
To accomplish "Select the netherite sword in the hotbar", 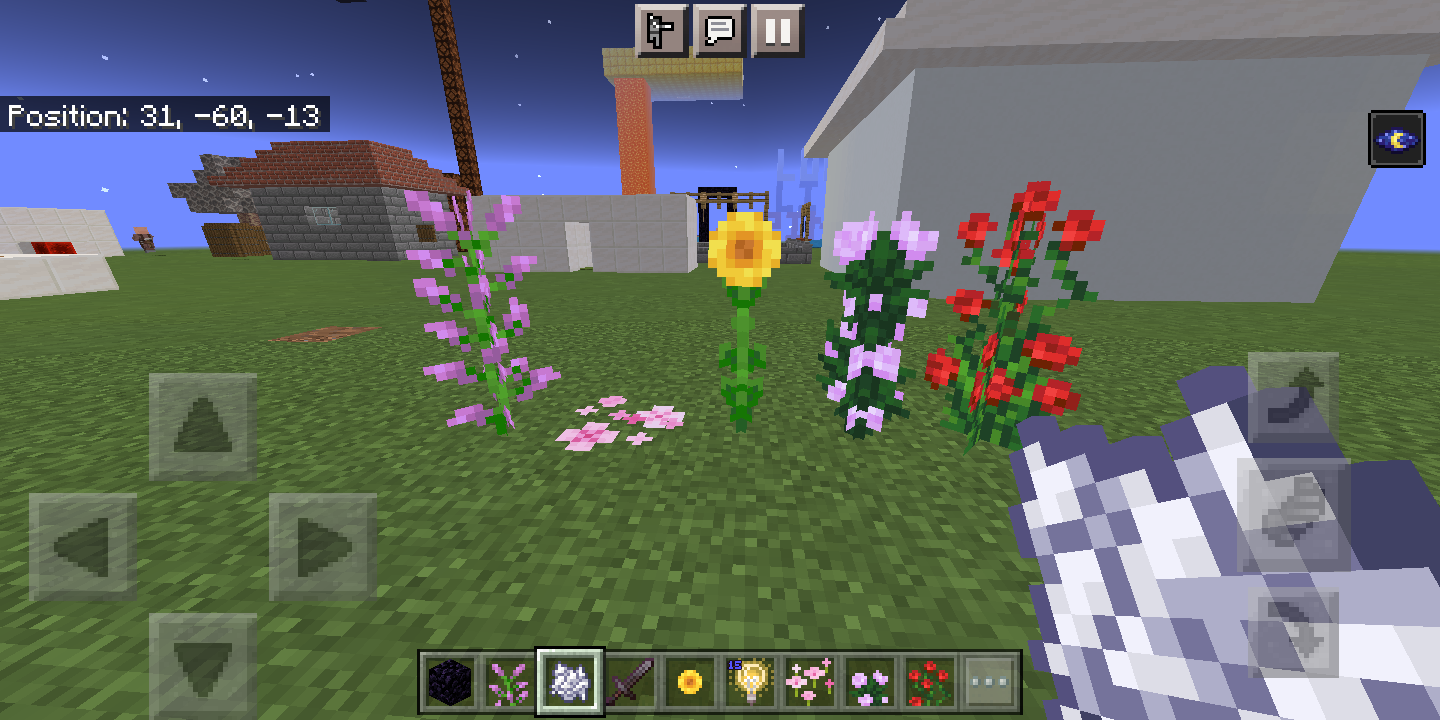I will 633,681.
